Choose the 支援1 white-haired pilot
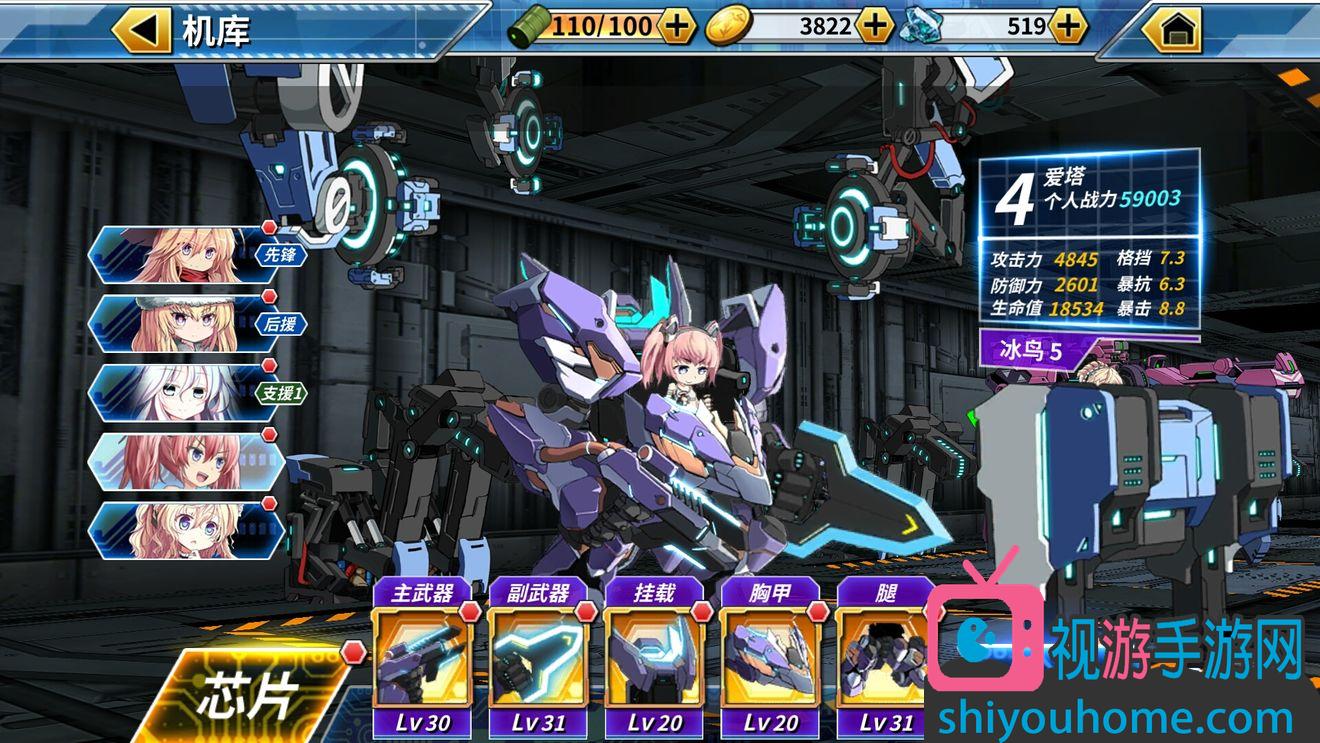 point(190,392)
